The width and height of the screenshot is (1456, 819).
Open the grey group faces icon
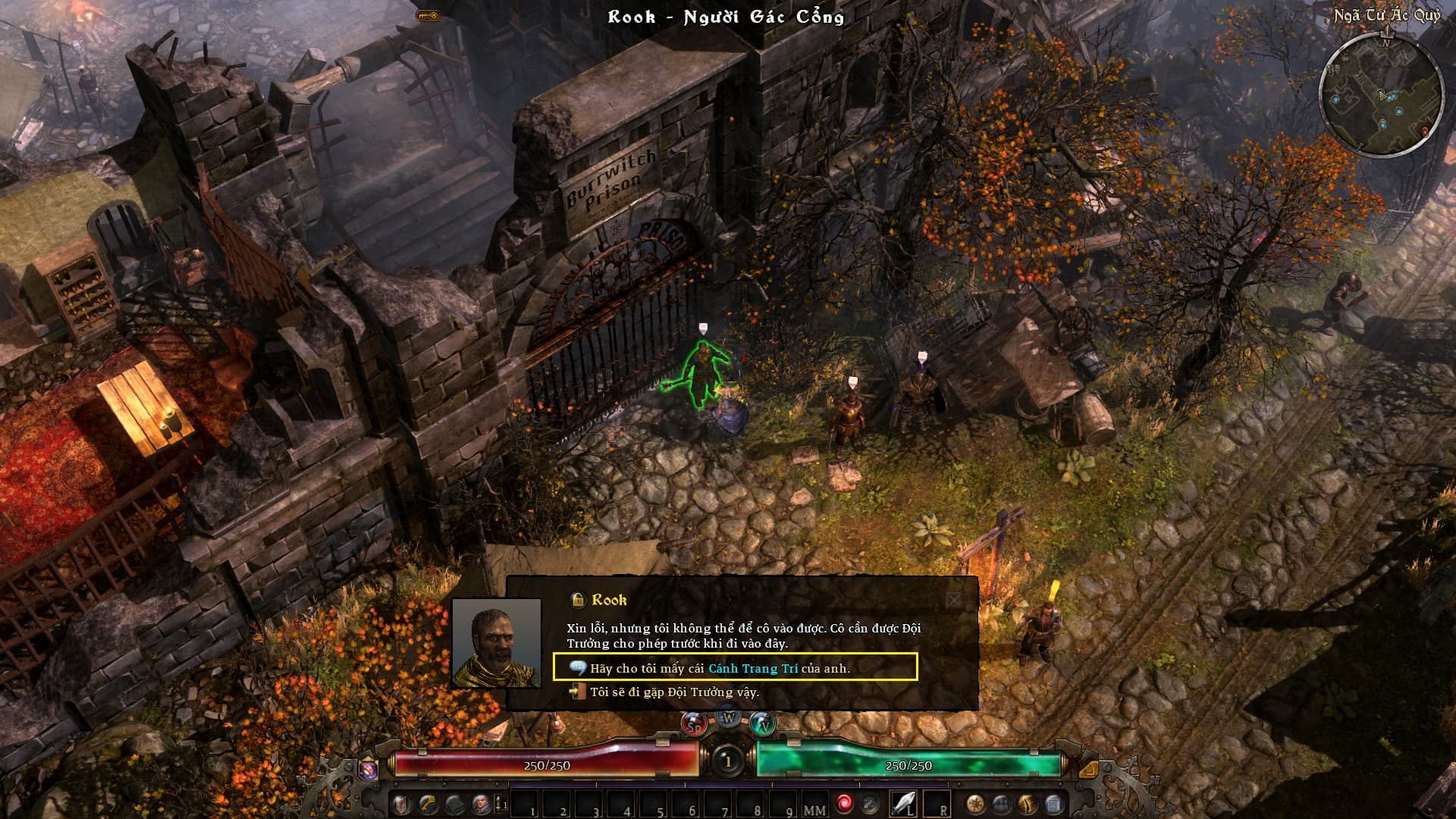(x=1002, y=804)
